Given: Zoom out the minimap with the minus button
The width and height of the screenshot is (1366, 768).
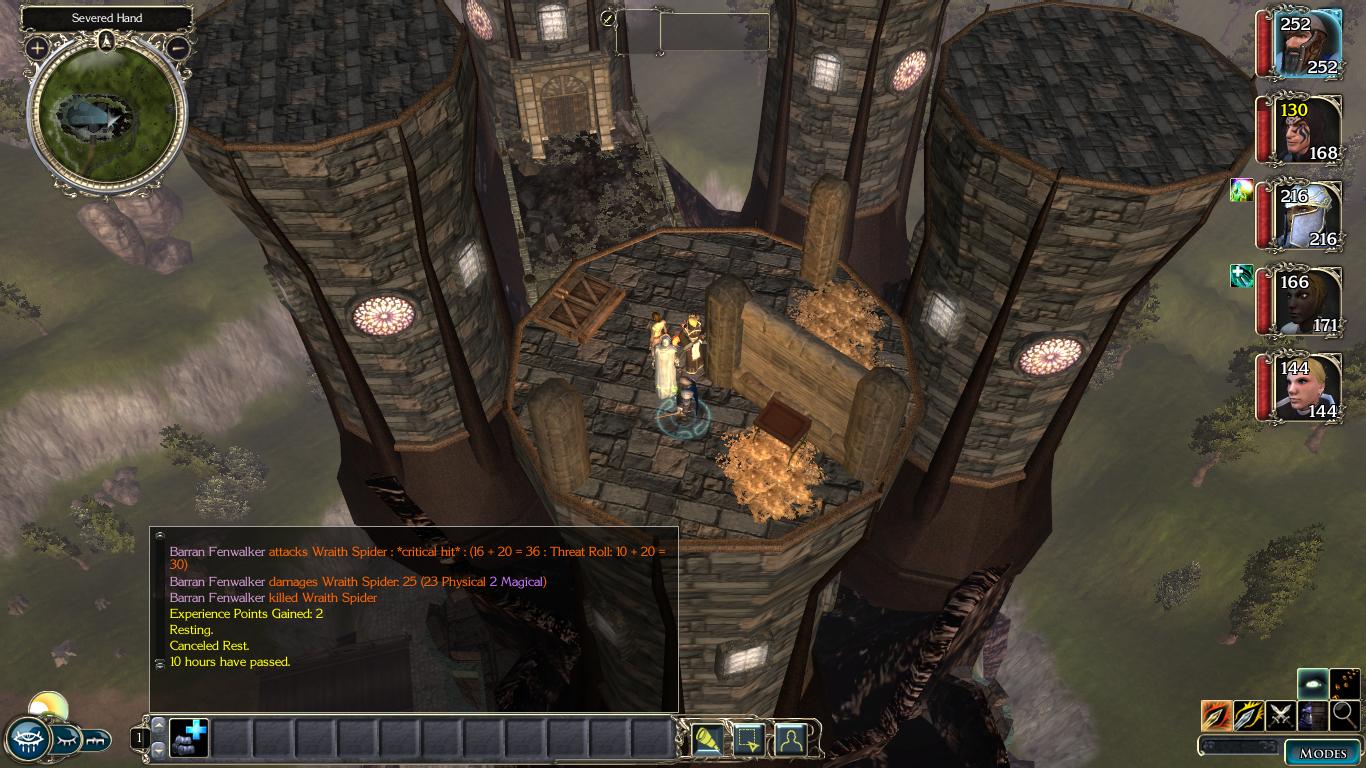Looking at the screenshot, I should coord(178,47).
